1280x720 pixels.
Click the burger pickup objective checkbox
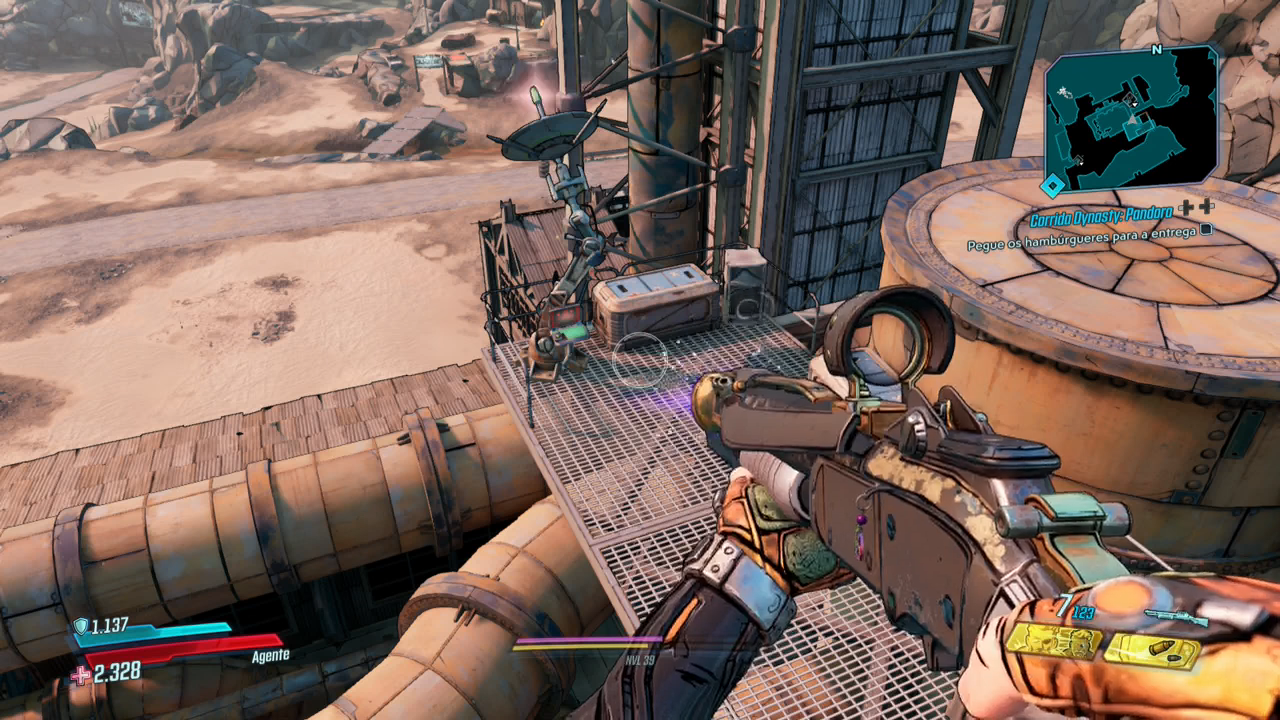click(x=1206, y=230)
